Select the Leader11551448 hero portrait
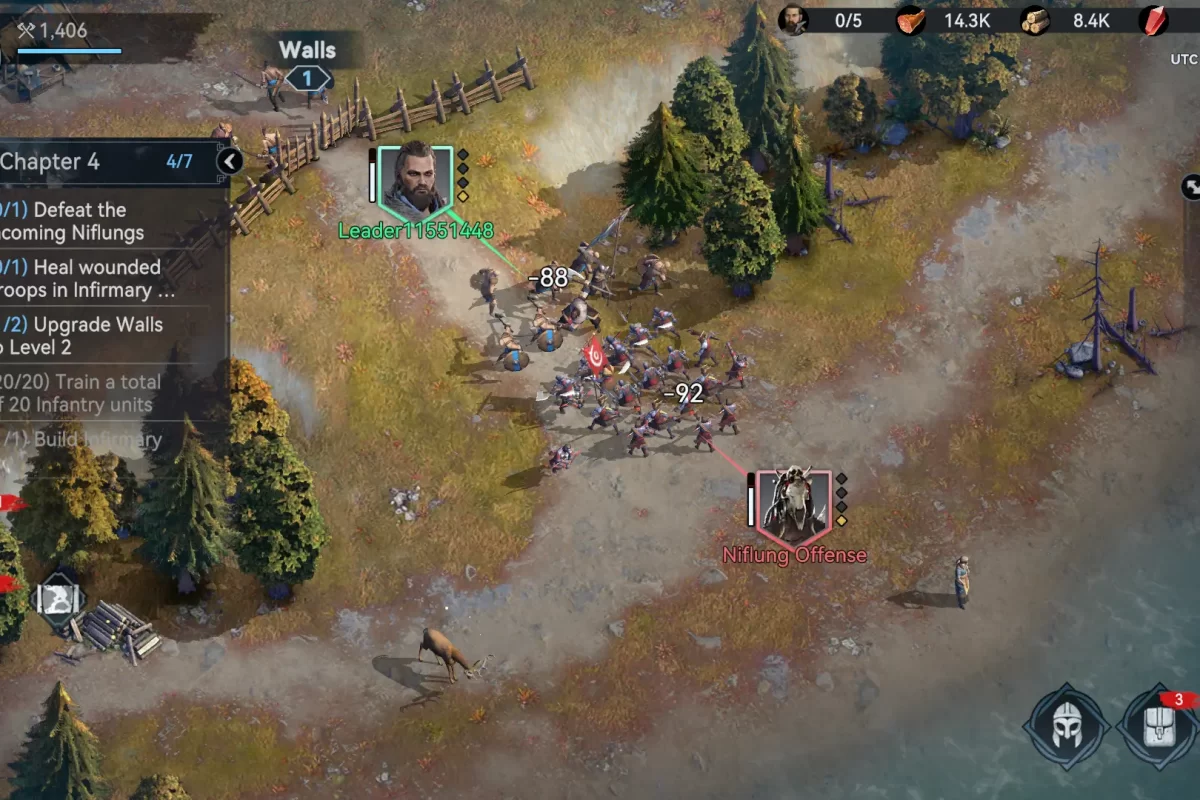 coord(415,182)
